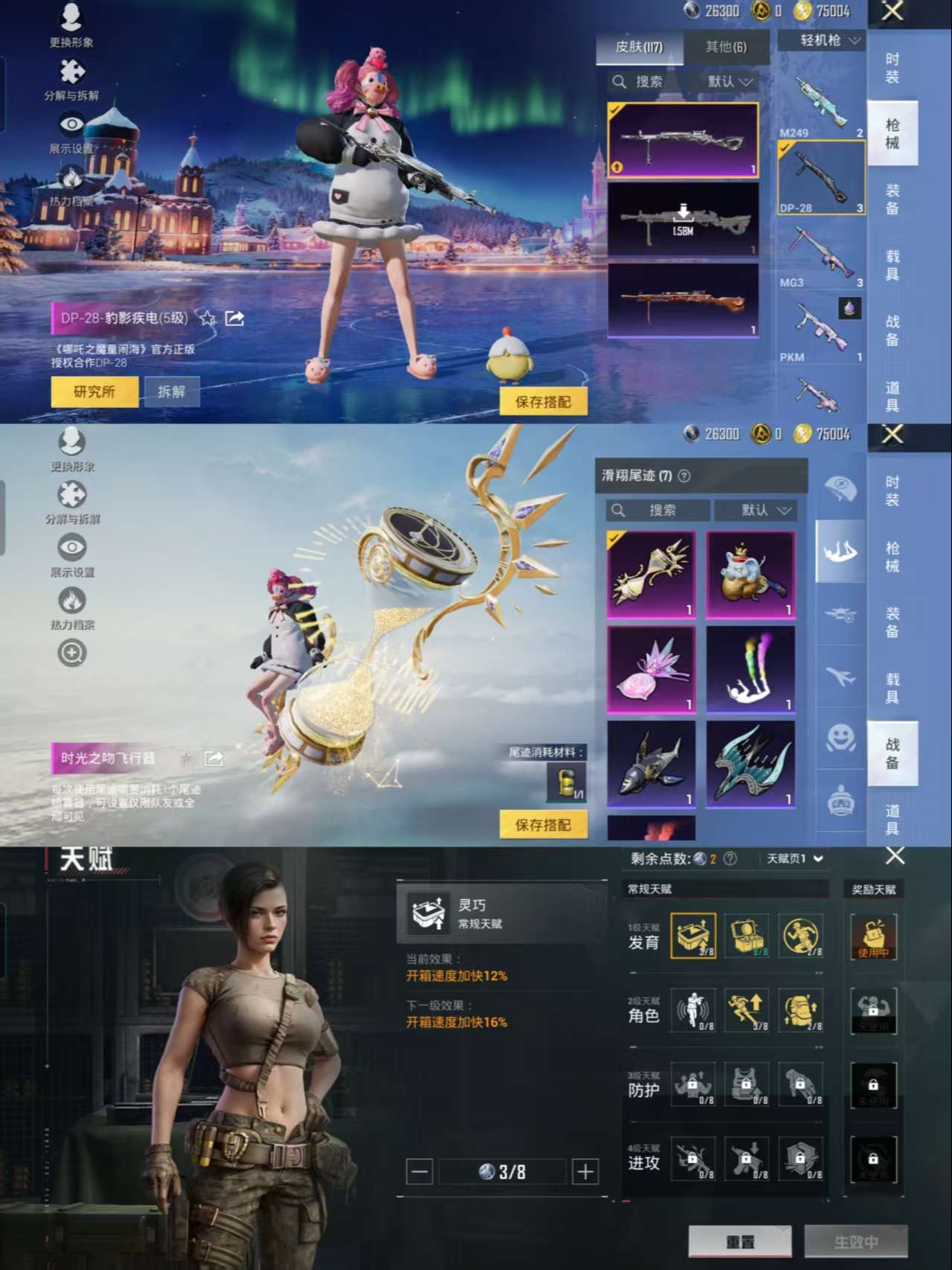
Task: Show the 滑翔尾迹 help tooltip
Action: coord(685,476)
